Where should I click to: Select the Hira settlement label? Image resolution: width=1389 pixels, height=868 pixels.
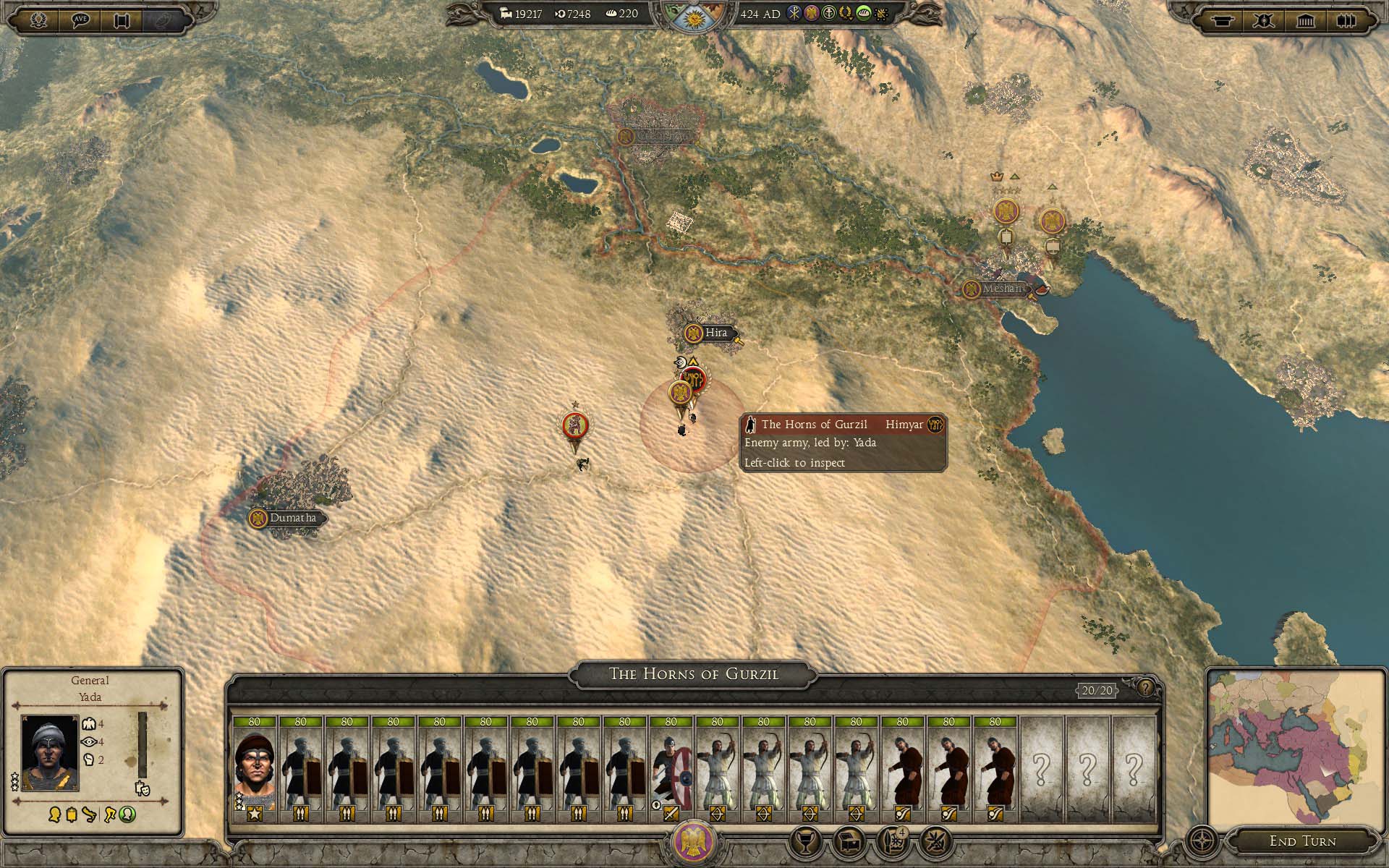pyautogui.click(x=715, y=333)
